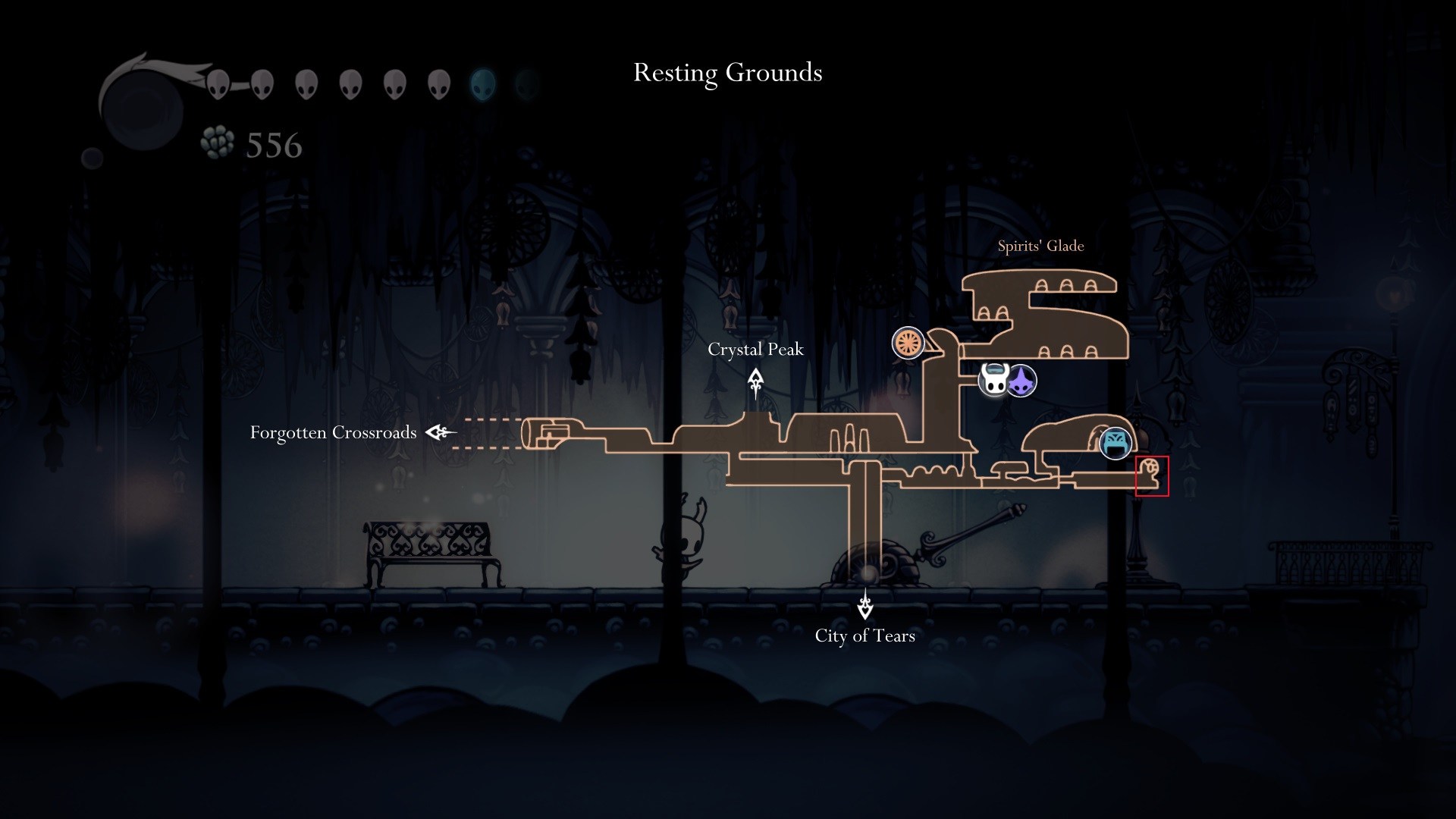Click the Forgotten Crossroads exit arrow

point(441,432)
